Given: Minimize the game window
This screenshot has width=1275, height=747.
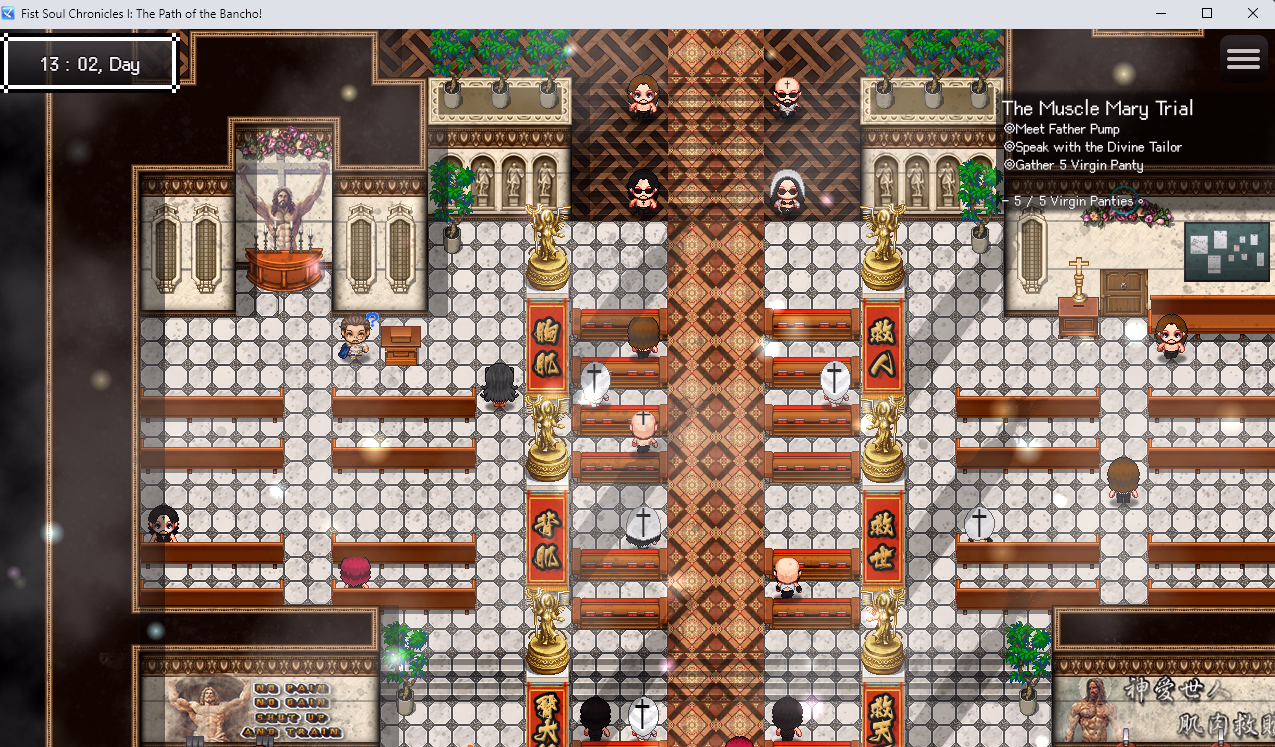Looking at the screenshot, I should [1161, 13].
